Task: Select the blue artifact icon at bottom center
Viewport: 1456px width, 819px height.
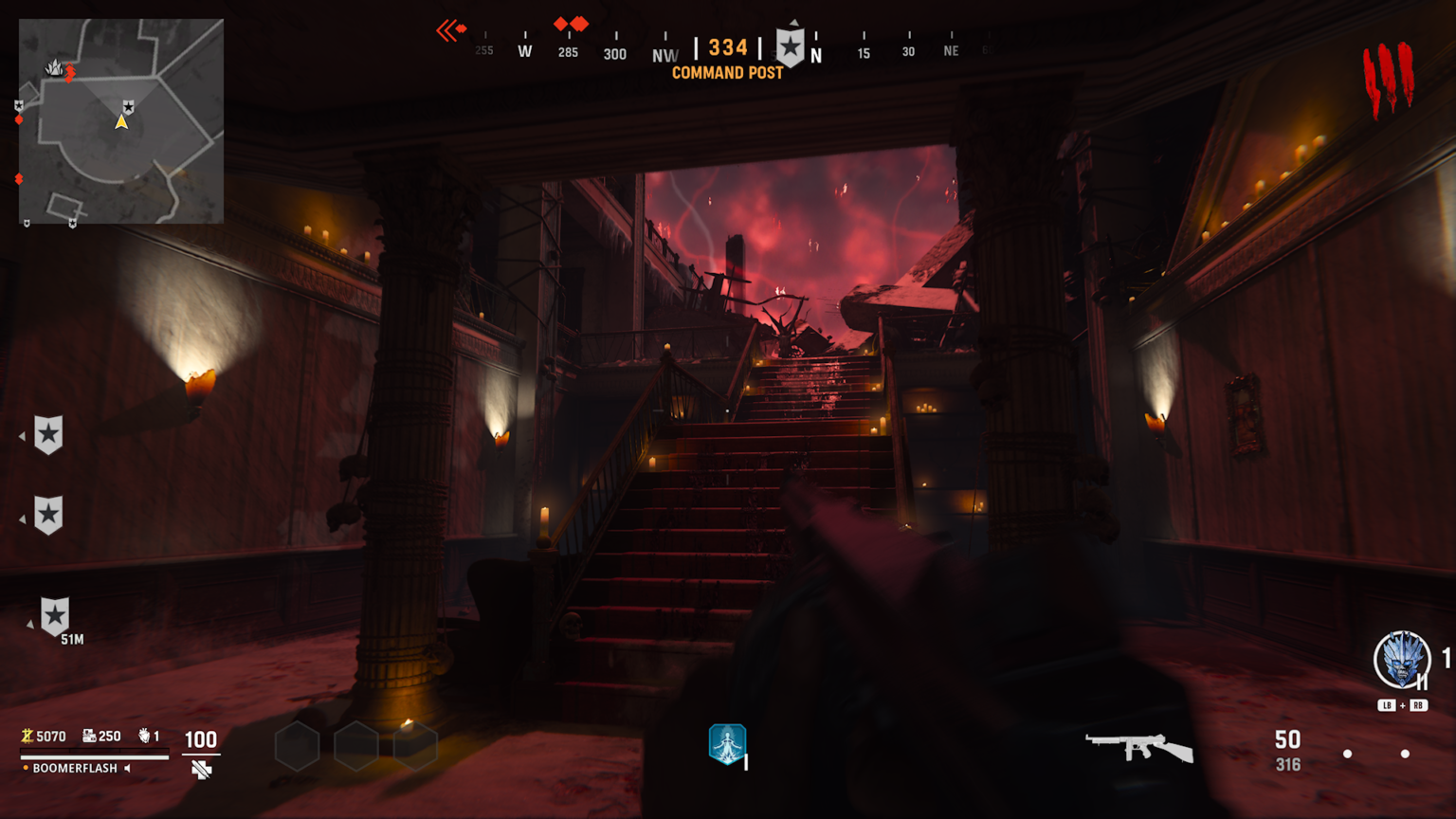Action: pyautogui.click(x=726, y=744)
